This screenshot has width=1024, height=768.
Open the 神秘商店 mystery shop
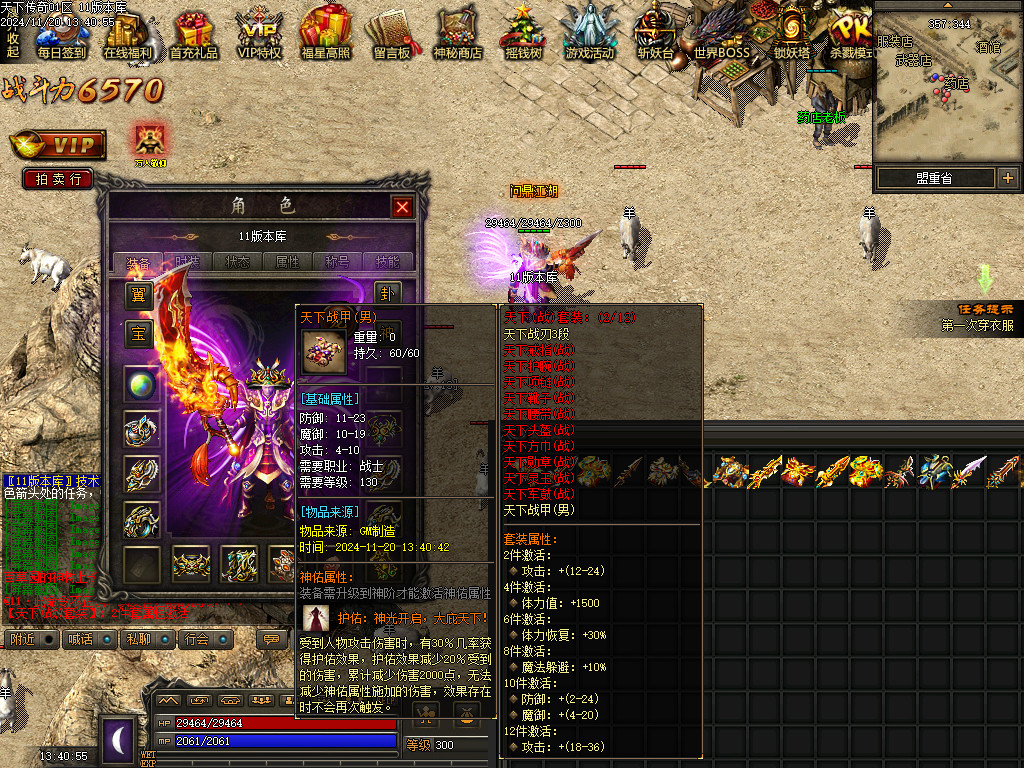(x=458, y=35)
